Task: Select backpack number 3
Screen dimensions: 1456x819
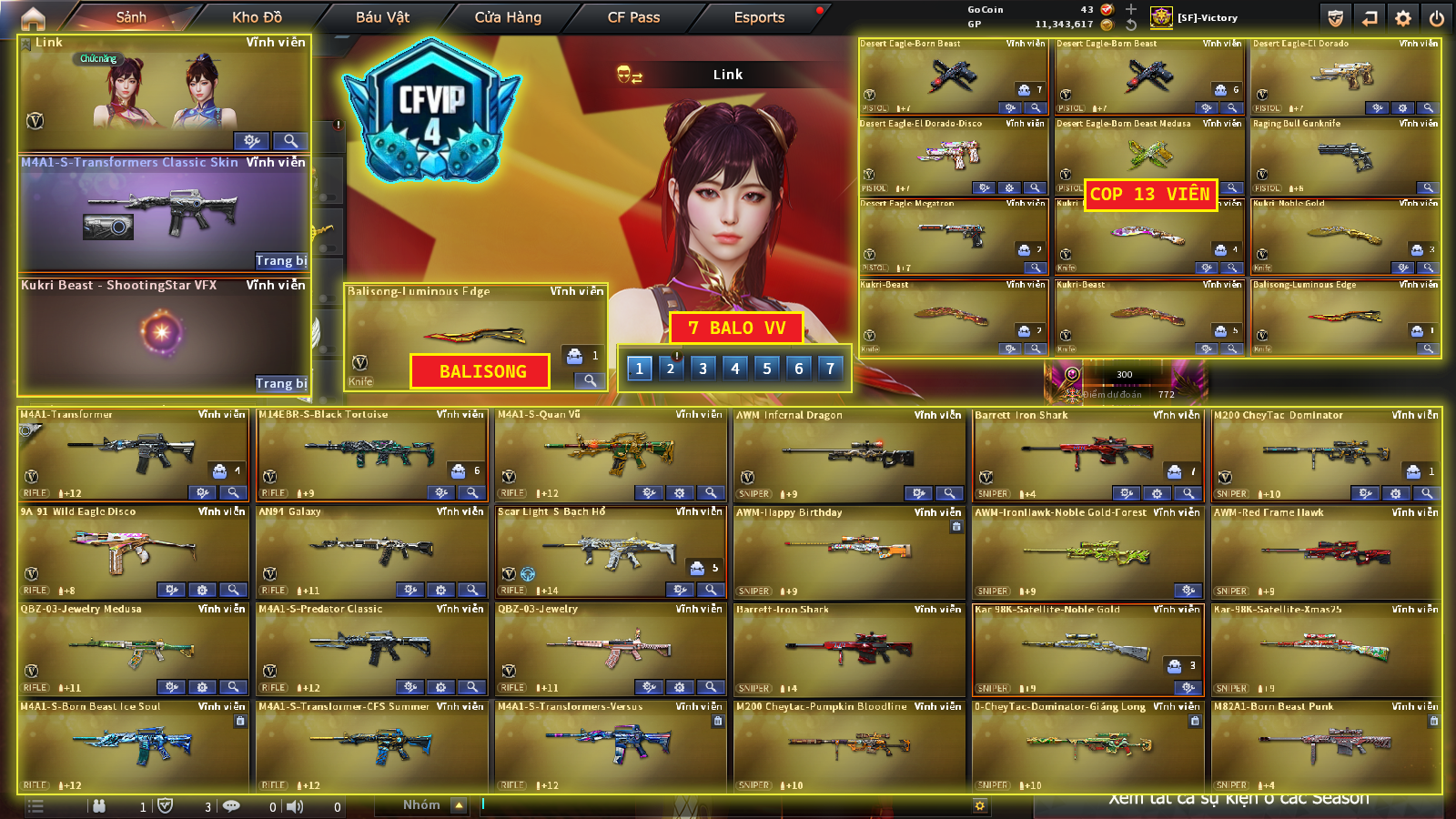Action: tap(703, 369)
